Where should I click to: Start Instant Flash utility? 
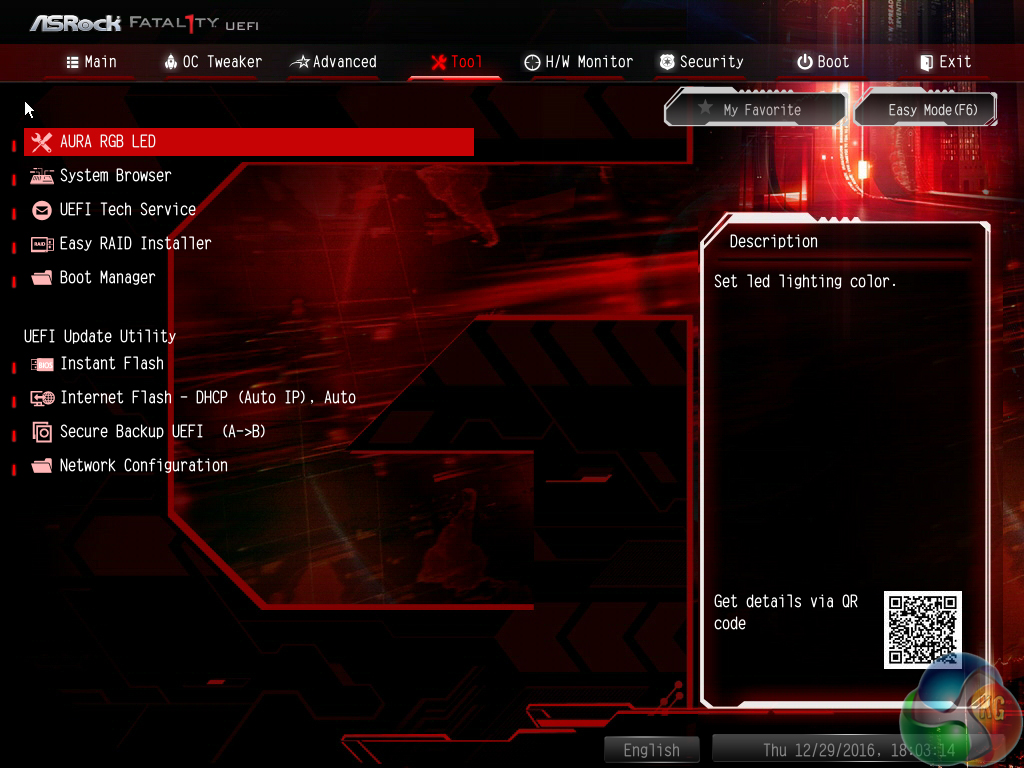111,364
